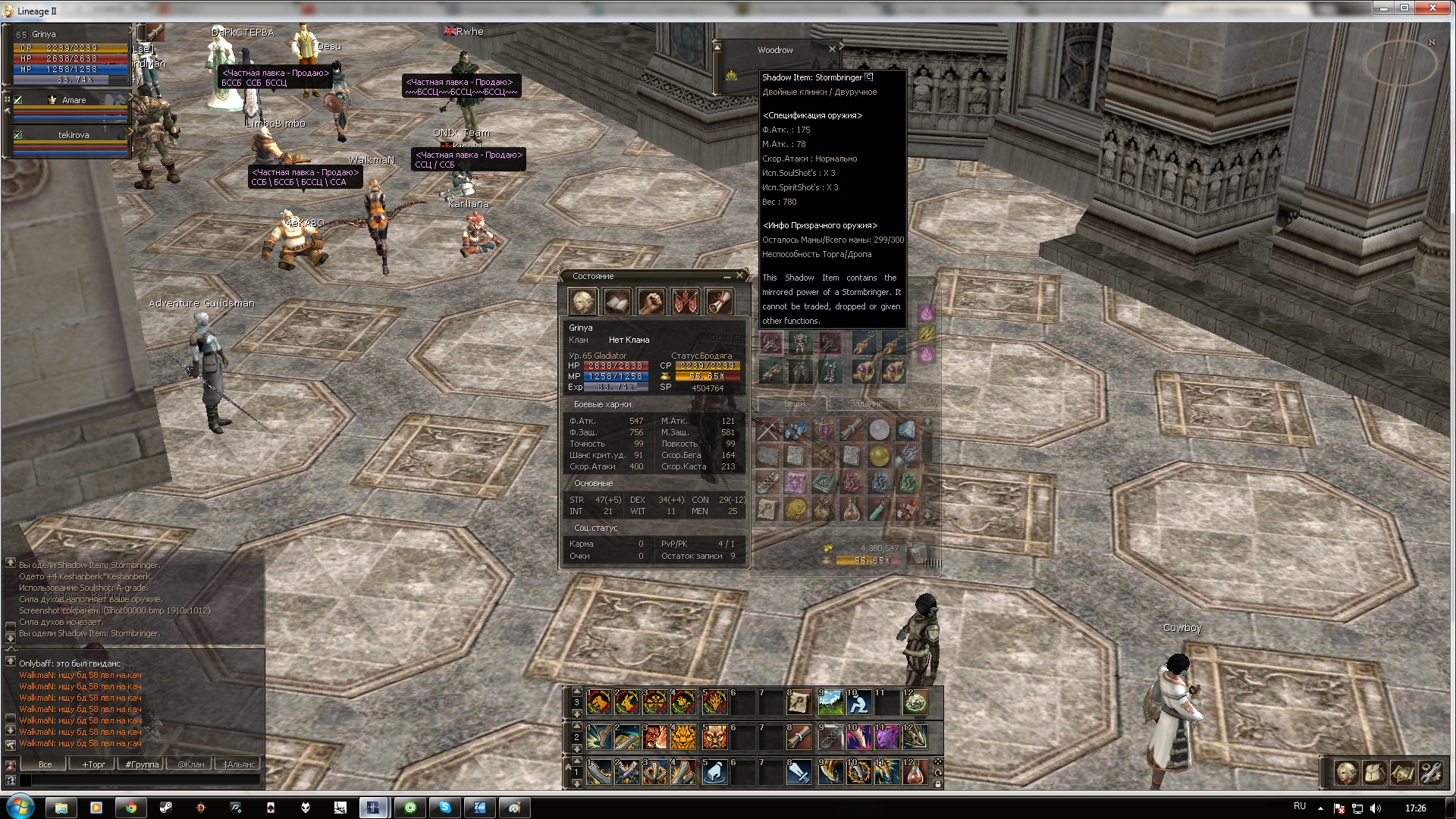The height and width of the screenshot is (819, 1456).
Task: Activate the sitting figure action on hotbar
Action: [x=858, y=703]
